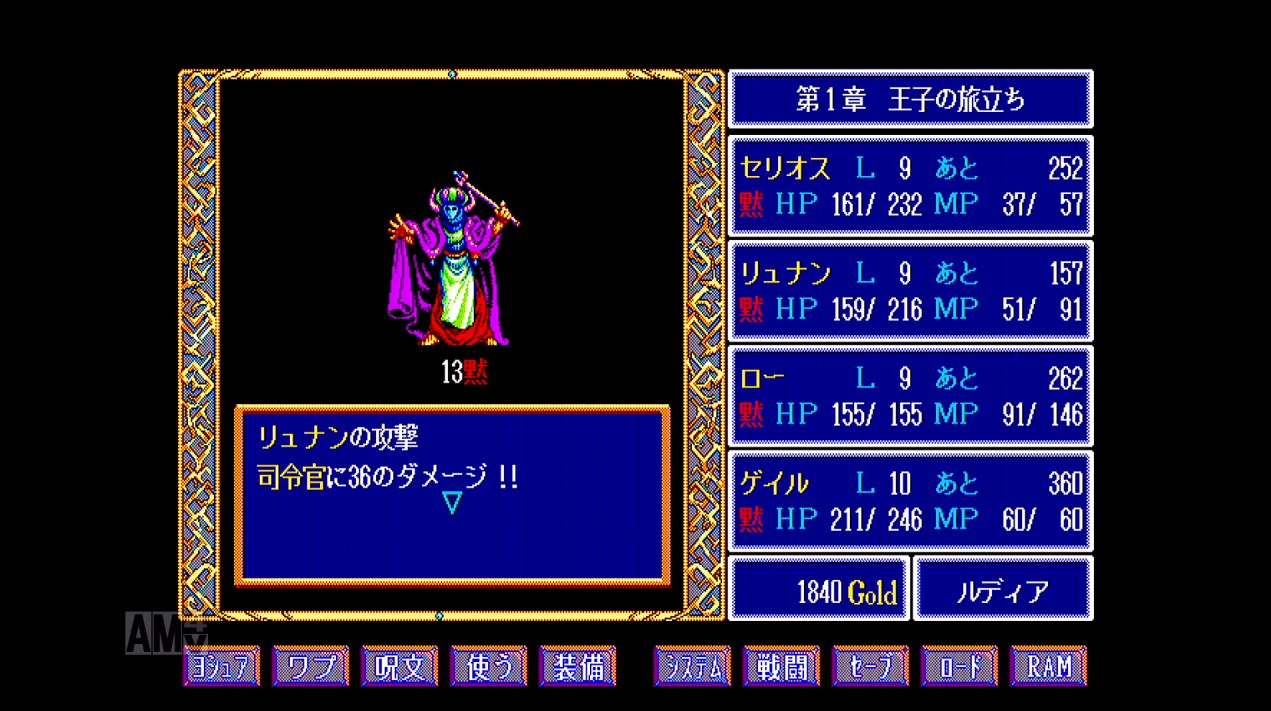This screenshot has width=1271, height=711.
Task: Click the 戦闘 battle button
Action: click(781, 666)
